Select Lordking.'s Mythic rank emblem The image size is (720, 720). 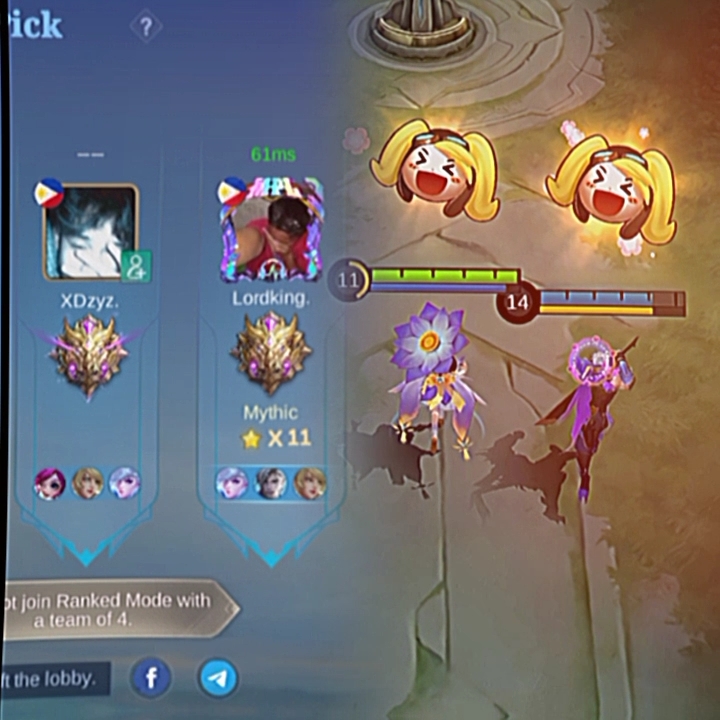tap(271, 351)
